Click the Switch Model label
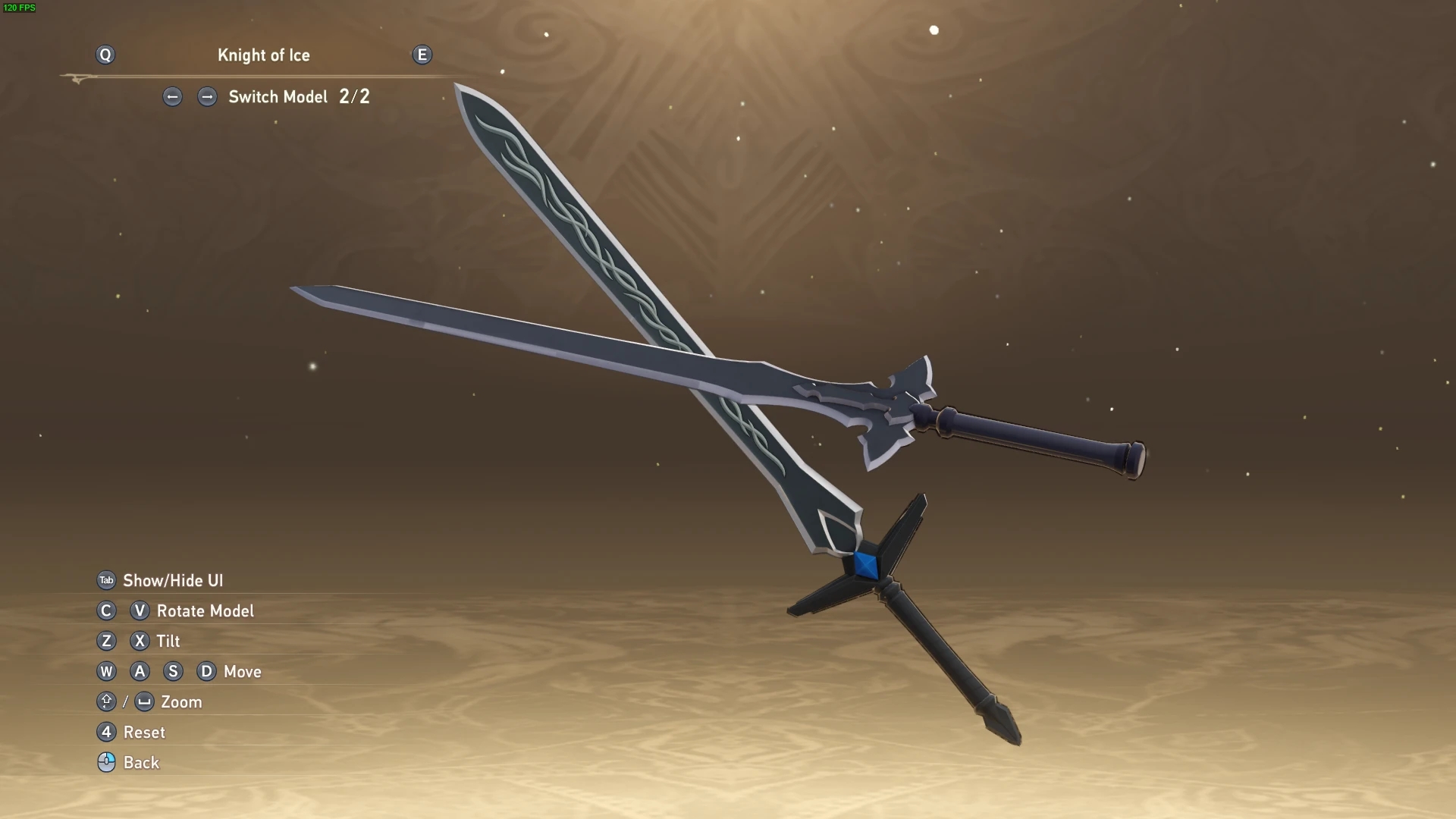Viewport: 1456px width, 819px height. (278, 97)
